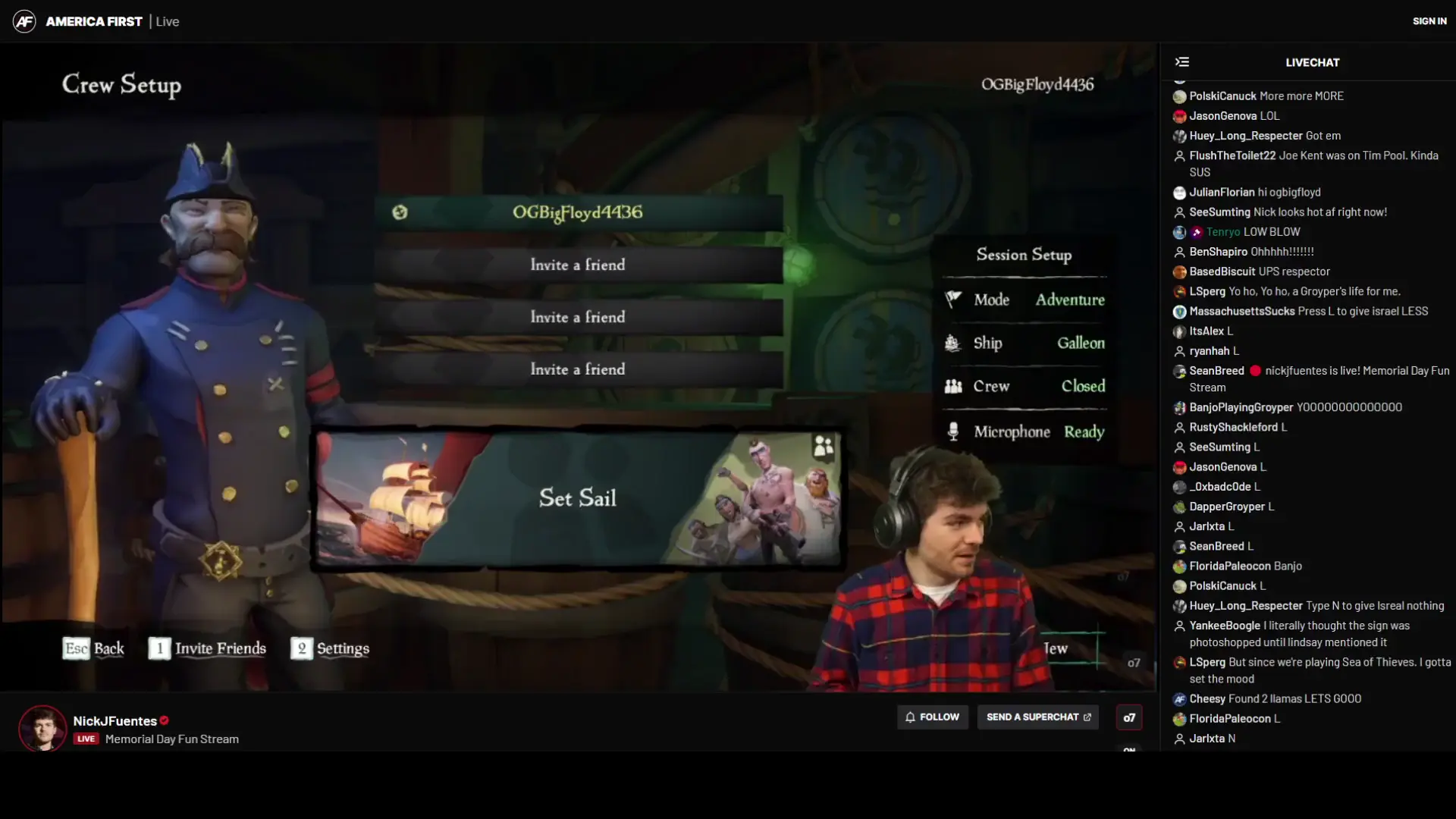1456x819 pixels.
Task: Click the Microphone icon in Session Setup
Action: (x=953, y=431)
